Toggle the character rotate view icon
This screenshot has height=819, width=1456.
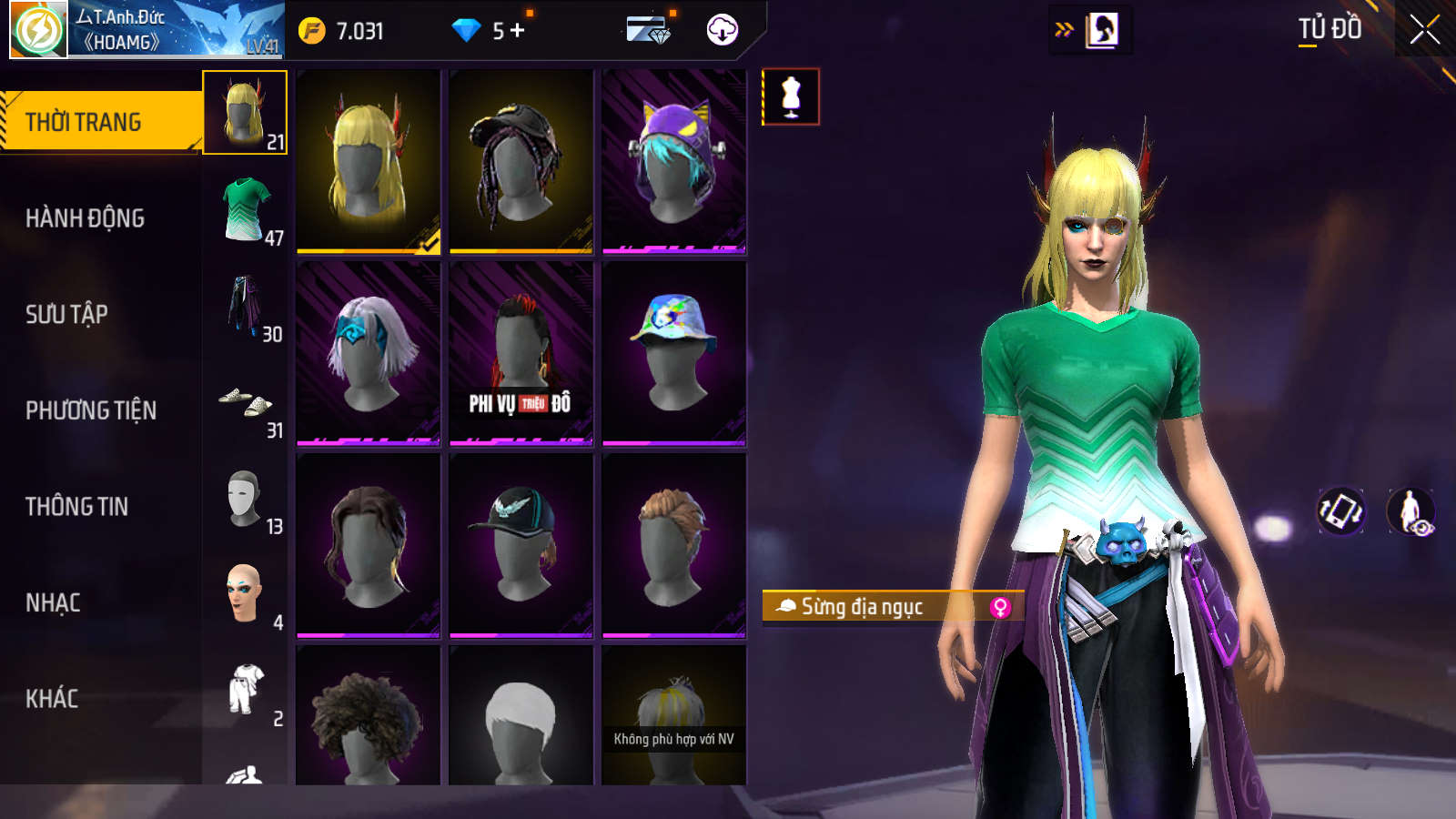1340,511
